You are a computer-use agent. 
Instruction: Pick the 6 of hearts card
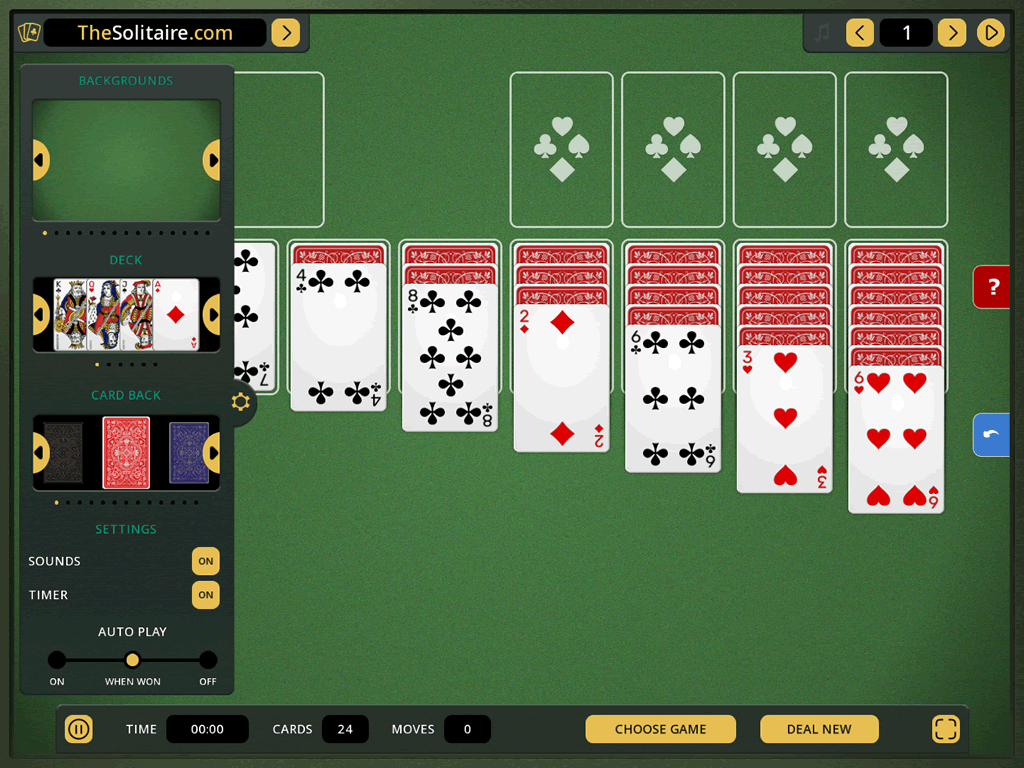(x=896, y=438)
